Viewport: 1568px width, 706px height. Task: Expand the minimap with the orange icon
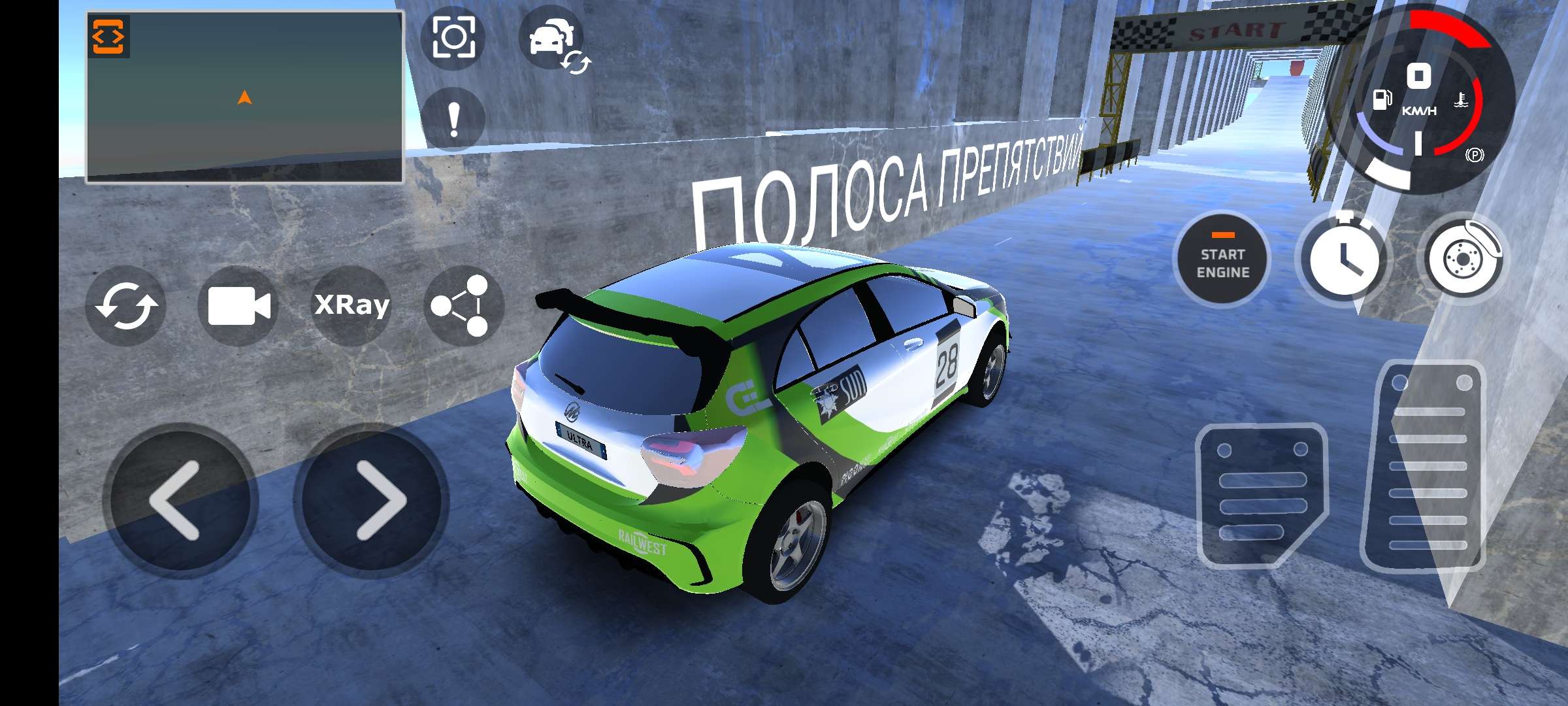(108, 36)
